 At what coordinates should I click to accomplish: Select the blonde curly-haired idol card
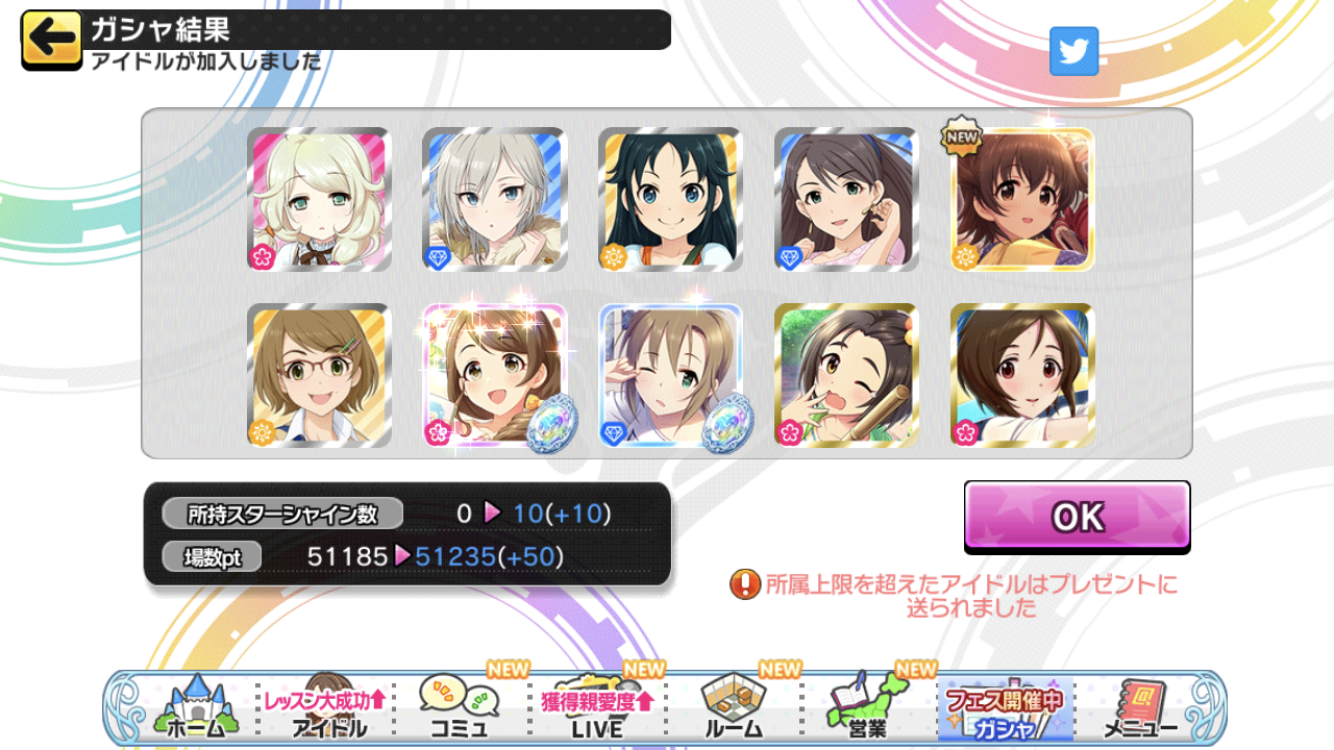tap(319, 199)
